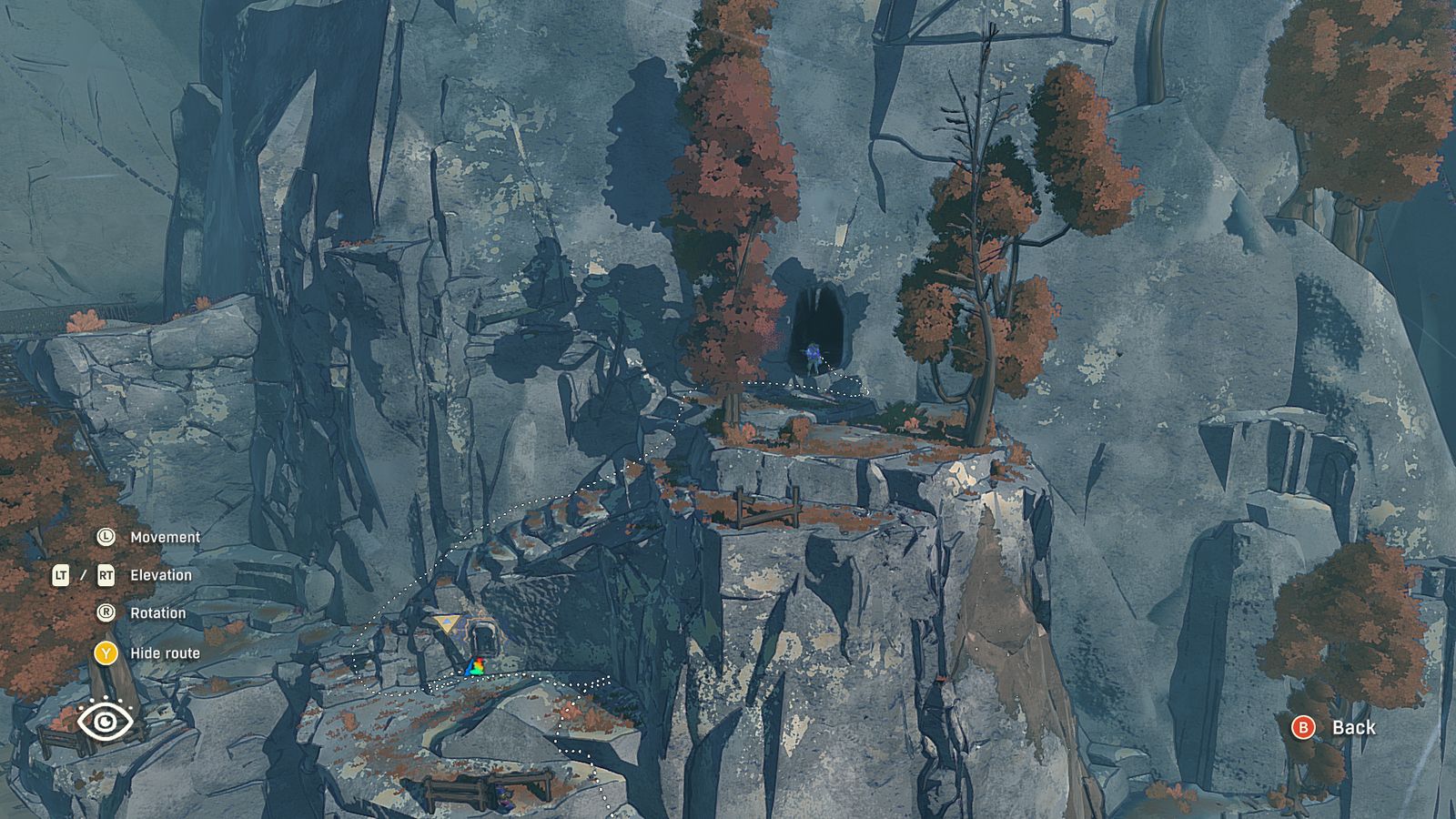This screenshot has width=1456, height=819.
Task: Select the yellow triangle waypoint marker
Action: click(x=446, y=623)
